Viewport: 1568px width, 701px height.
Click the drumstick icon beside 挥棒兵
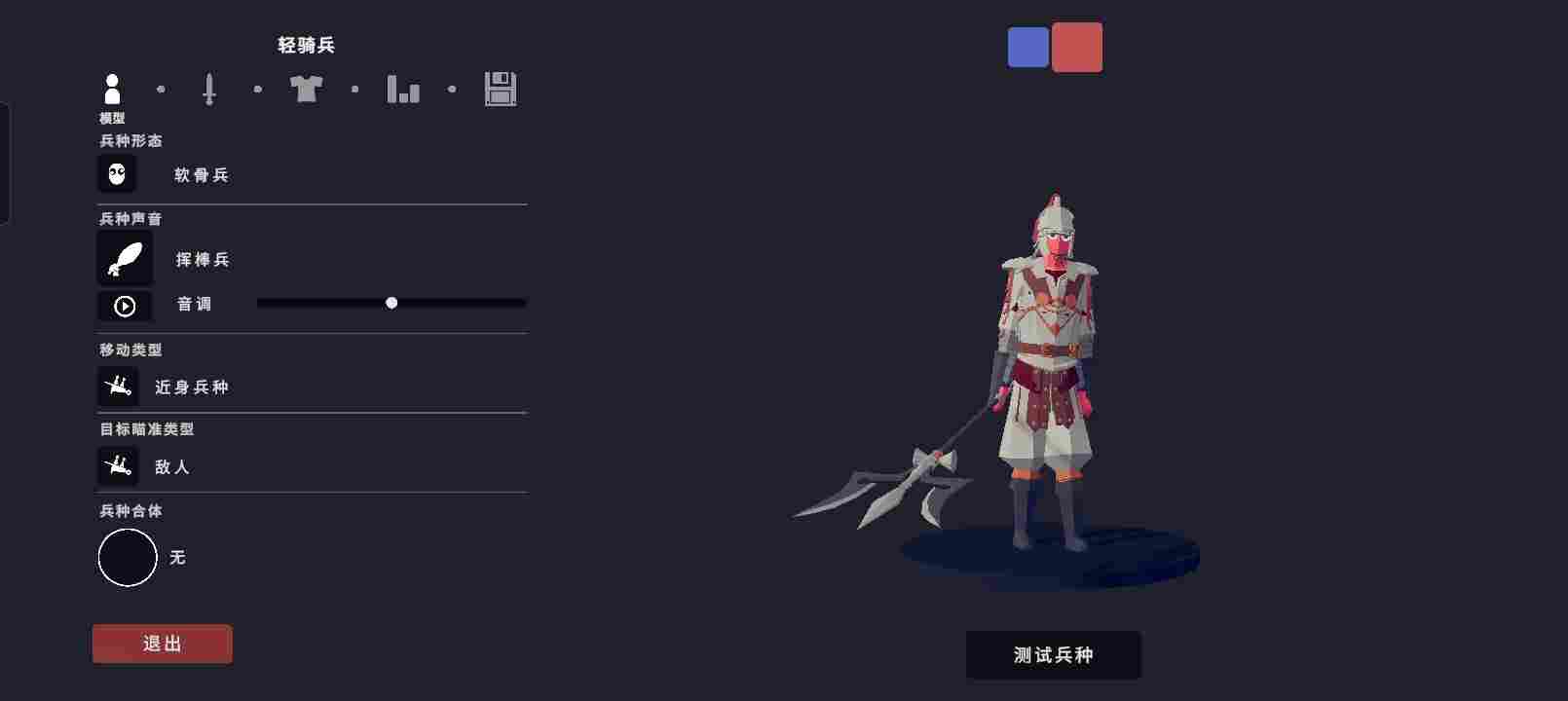(x=125, y=258)
